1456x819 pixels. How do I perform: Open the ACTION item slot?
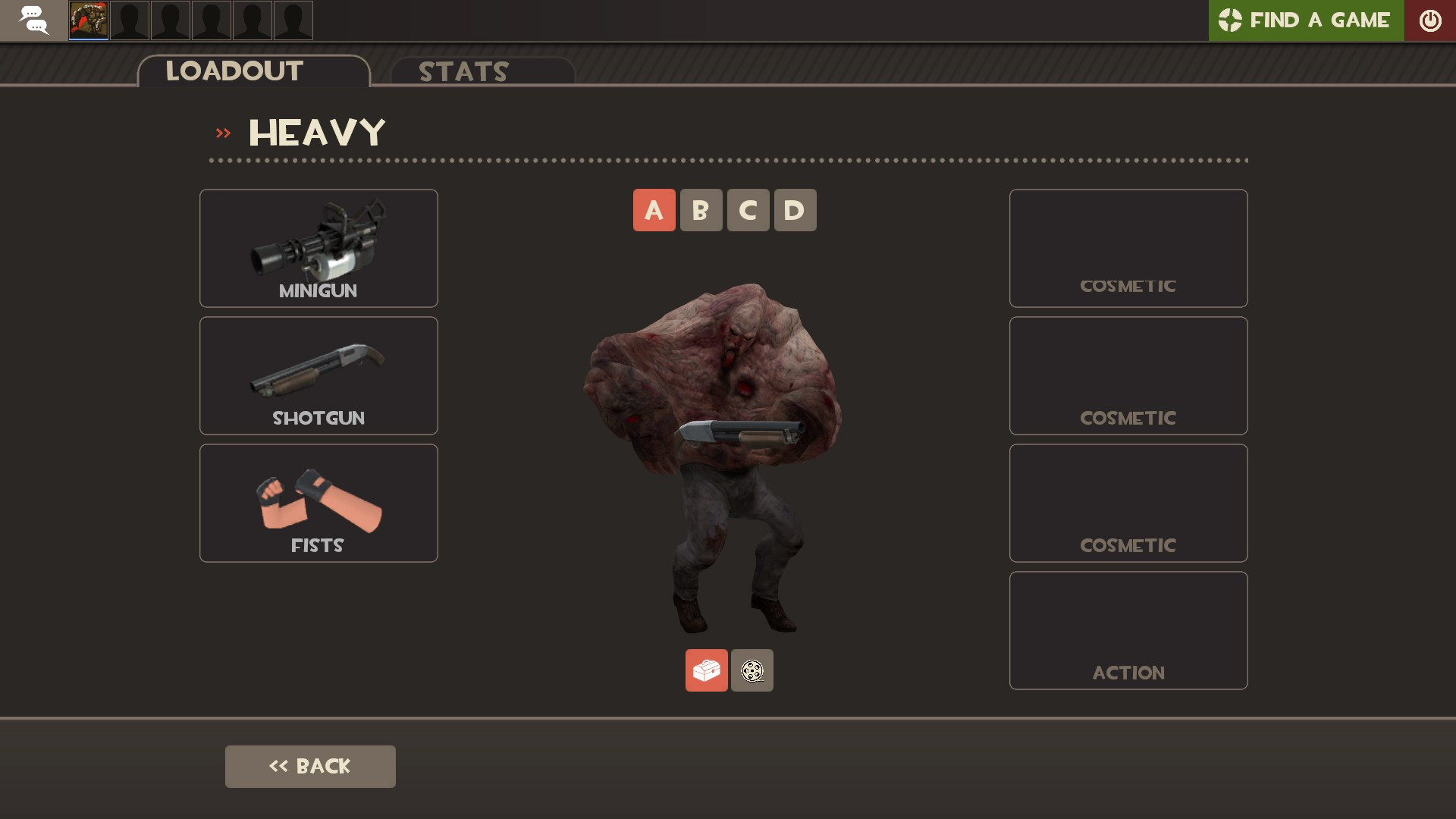coord(1128,629)
